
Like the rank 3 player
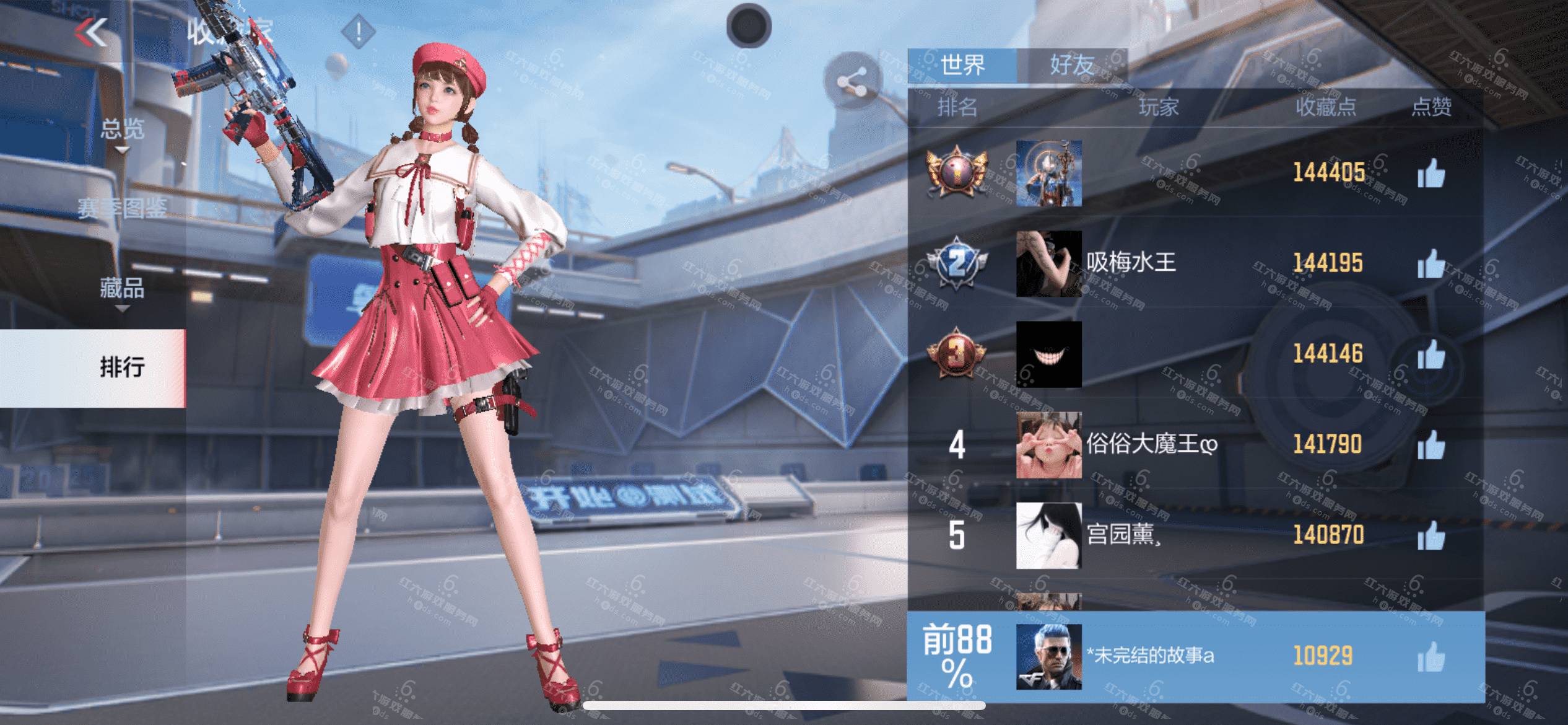coord(1431,354)
